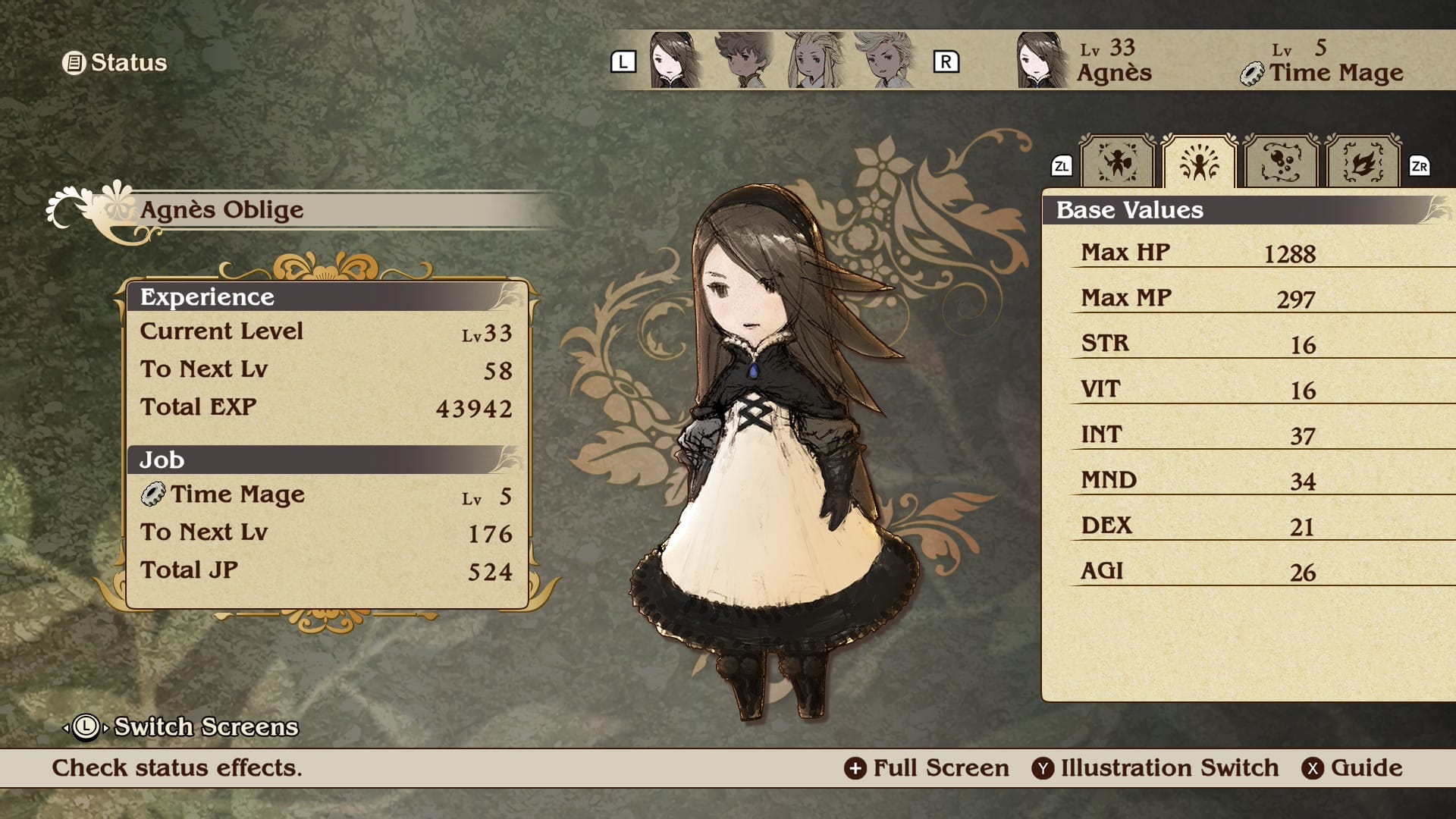
Task: Select Ringabel's swept-back hair portrait
Action: pyautogui.click(x=886, y=61)
